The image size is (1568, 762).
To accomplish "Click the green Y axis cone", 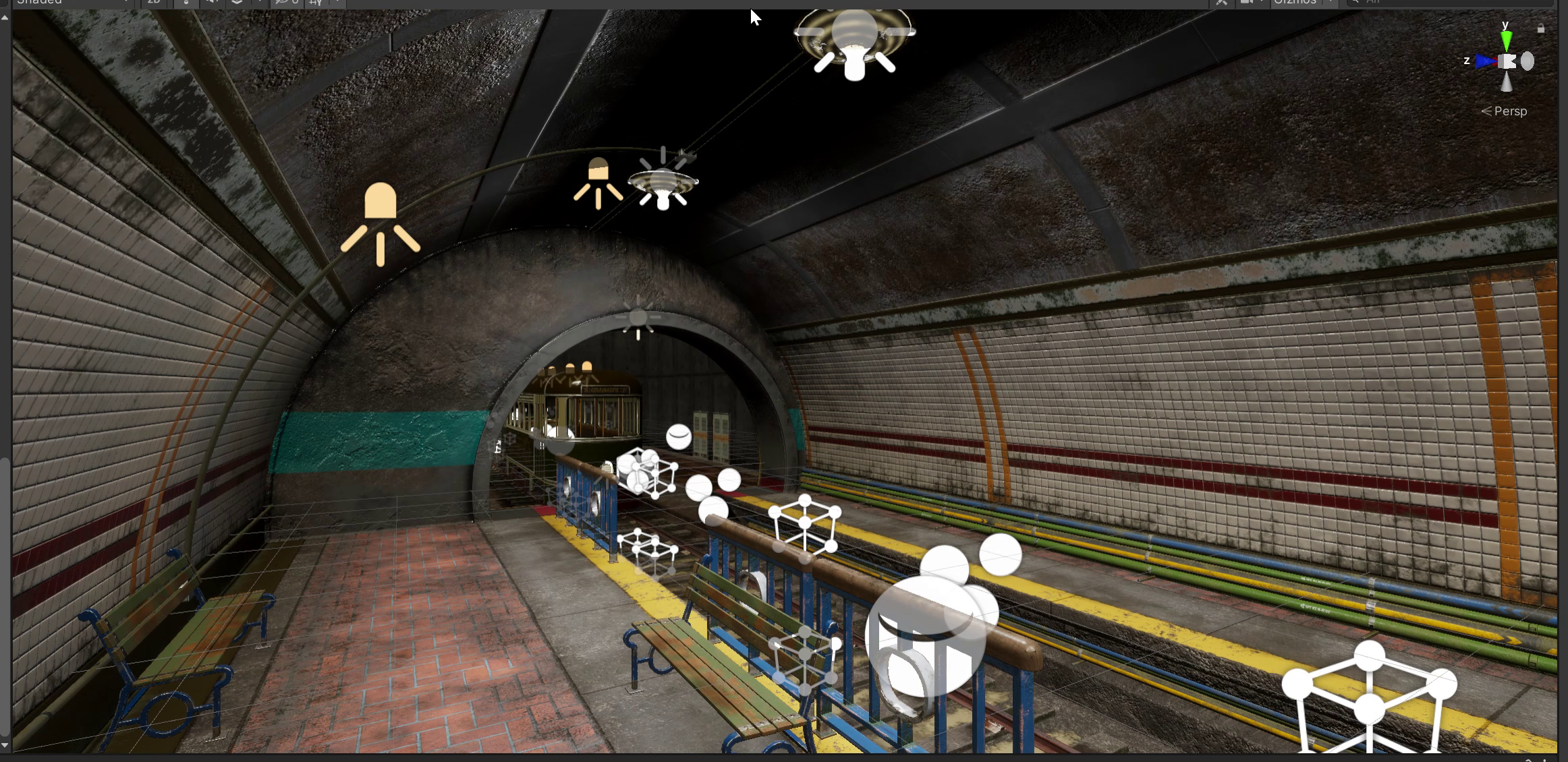I will [1507, 39].
